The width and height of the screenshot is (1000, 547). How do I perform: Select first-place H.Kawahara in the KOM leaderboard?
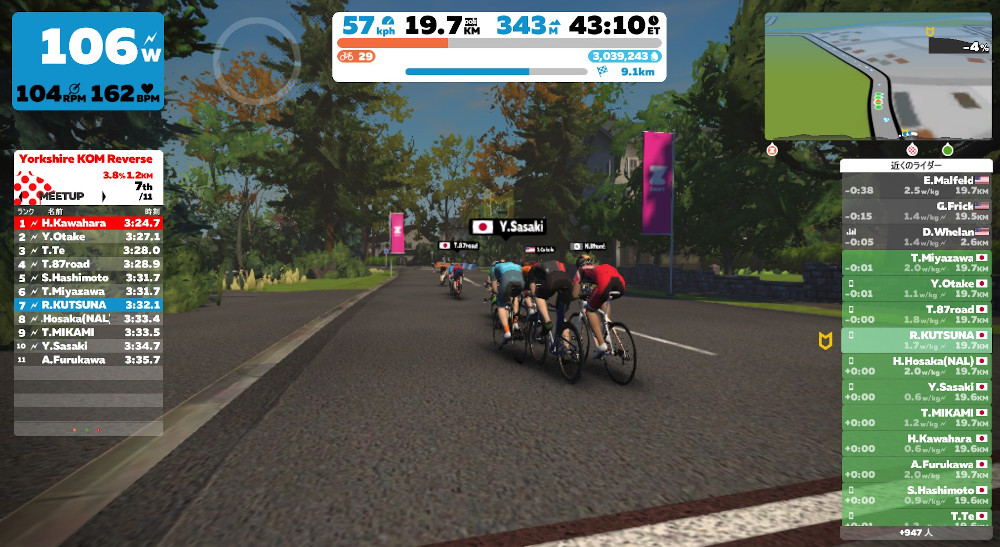click(88, 223)
